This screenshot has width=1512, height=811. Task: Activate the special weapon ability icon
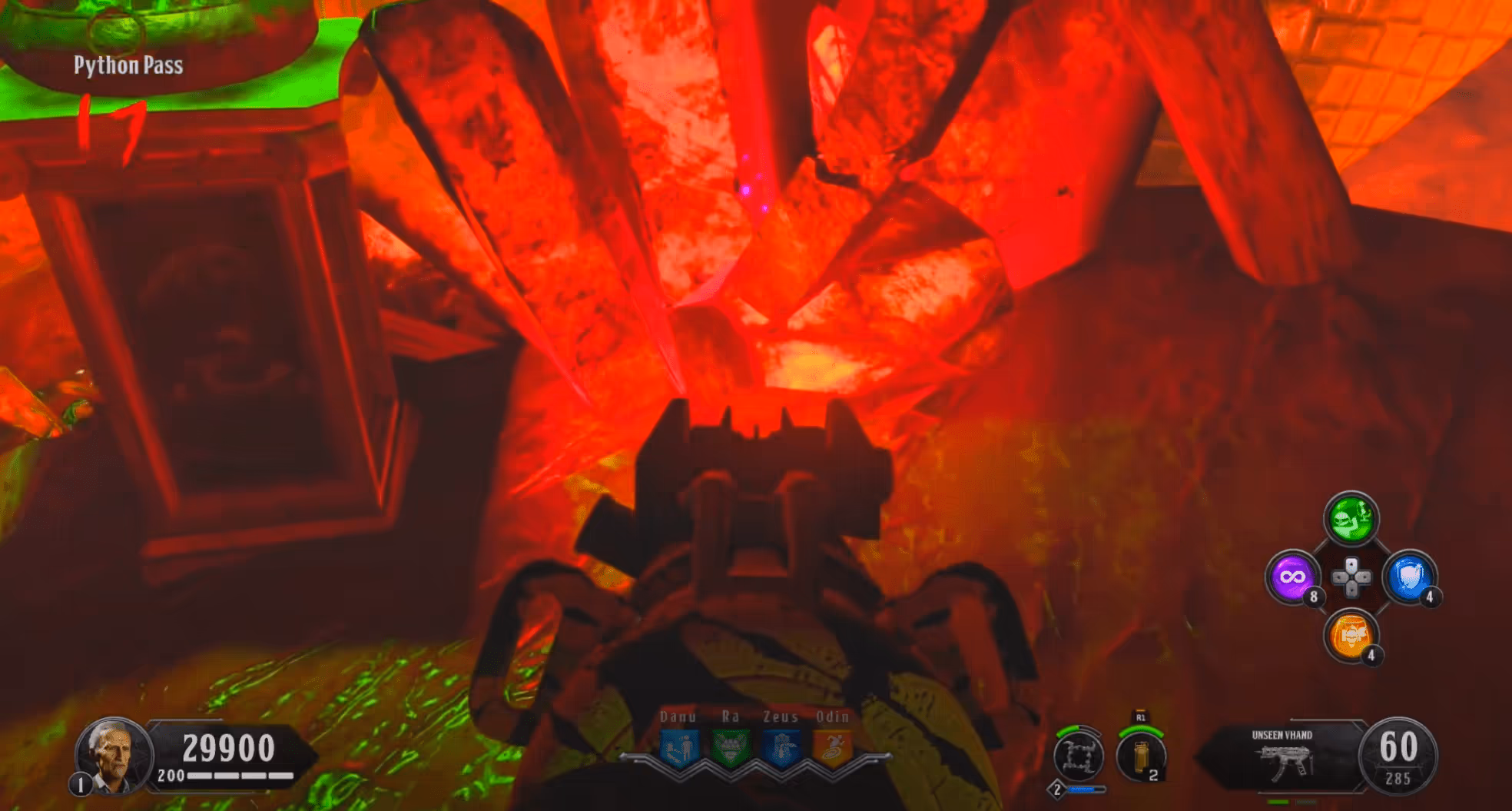1078,756
